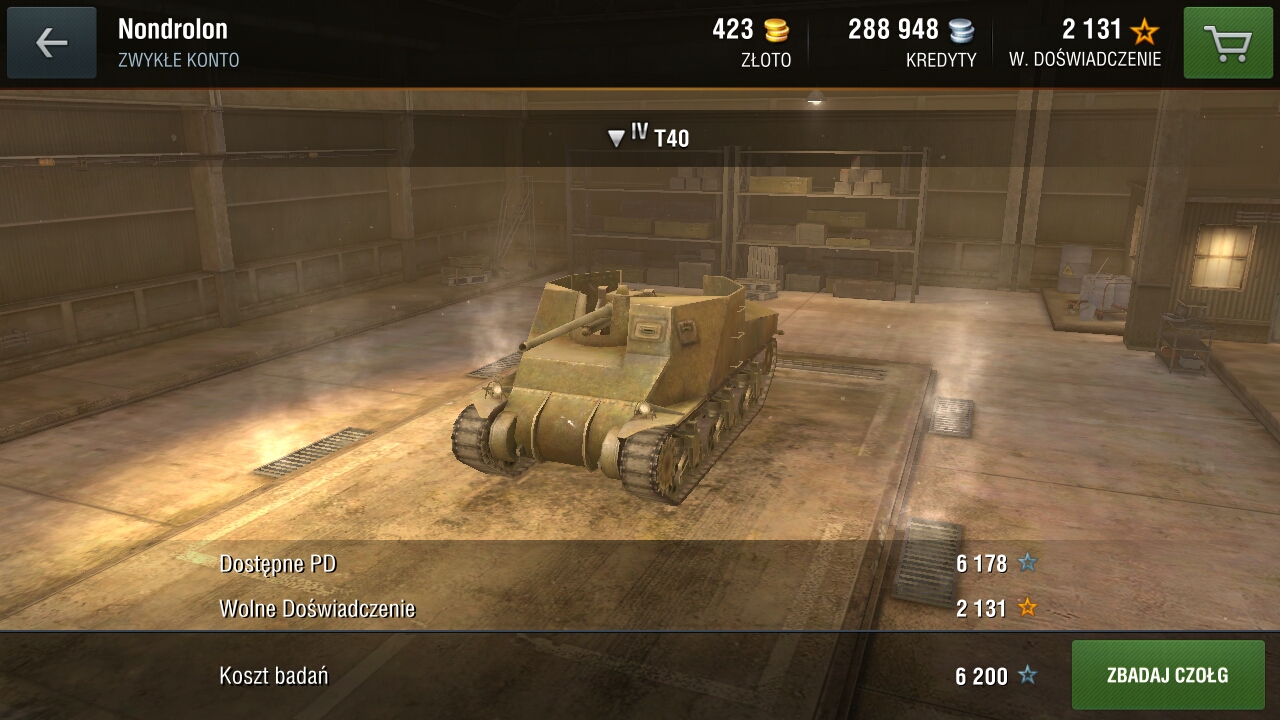Image resolution: width=1280 pixels, height=720 pixels.
Task: Go back with the arrow button
Action: pyautogui.click(x=52, y=43)
